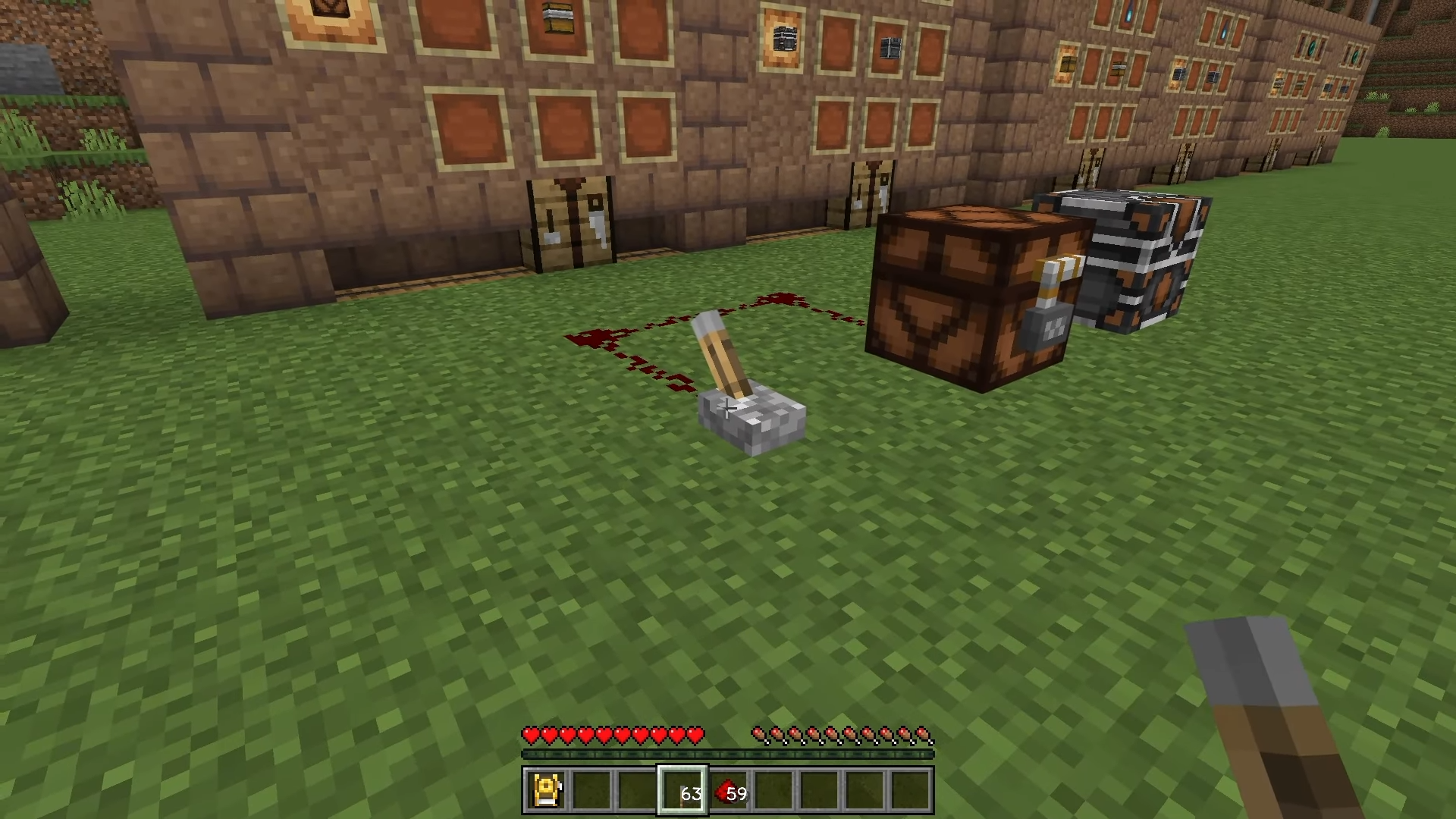Click an eye of ender item frame
1456x819 pixels.
pyautogui.click(x=1313, y=47)
